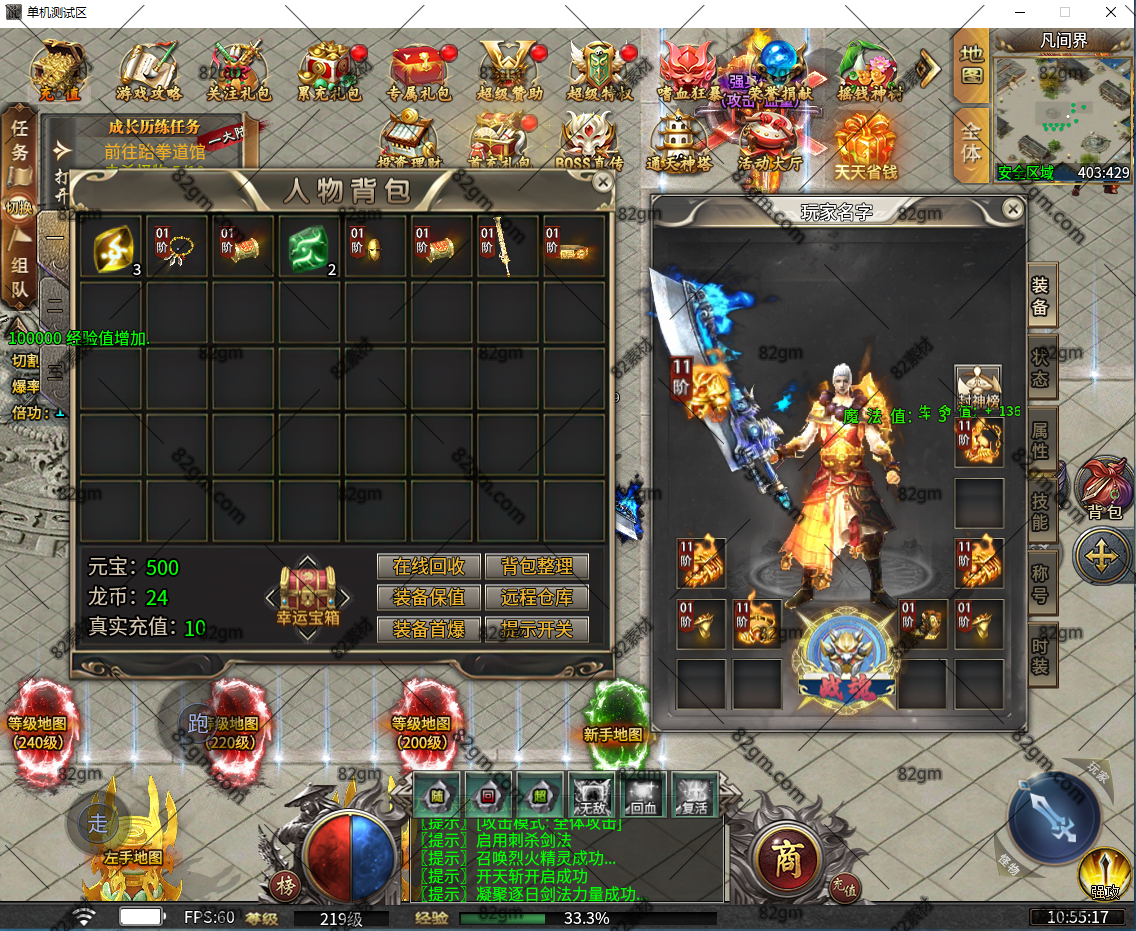Select the 装备首爆 button
Viewport: 1136px width, 931px height.
429,629
